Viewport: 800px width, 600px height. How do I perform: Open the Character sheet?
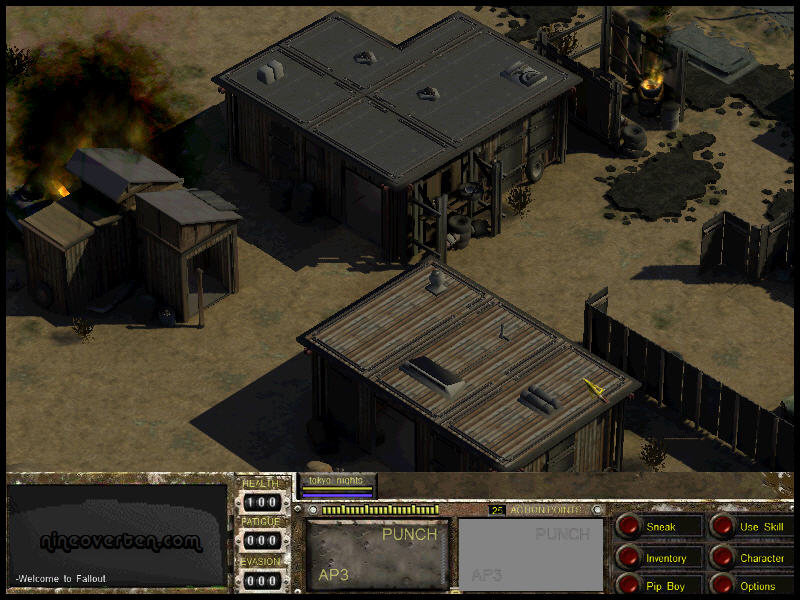[723, 557]
